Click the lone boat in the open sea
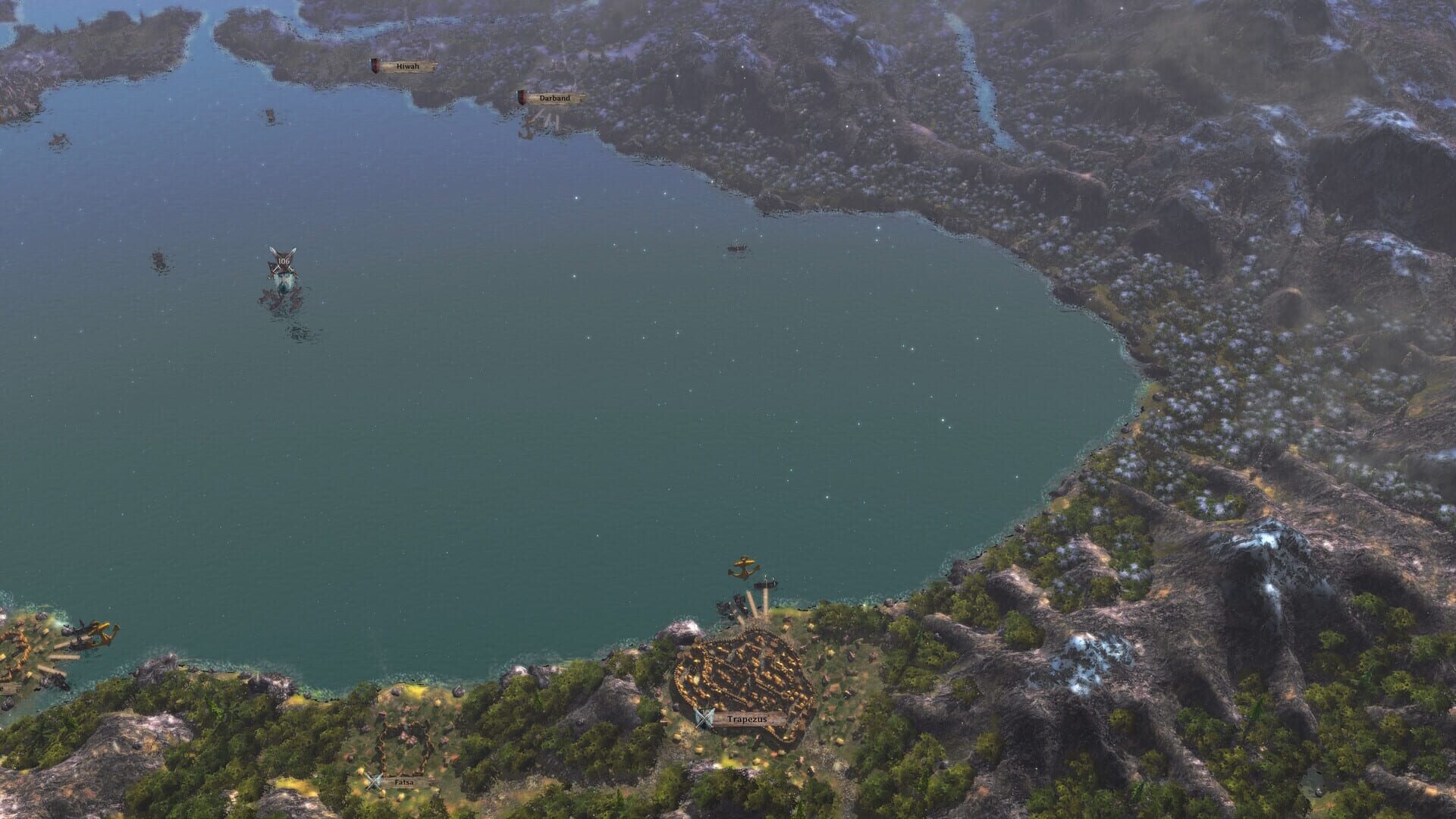1456x819 pixels. 738,248
